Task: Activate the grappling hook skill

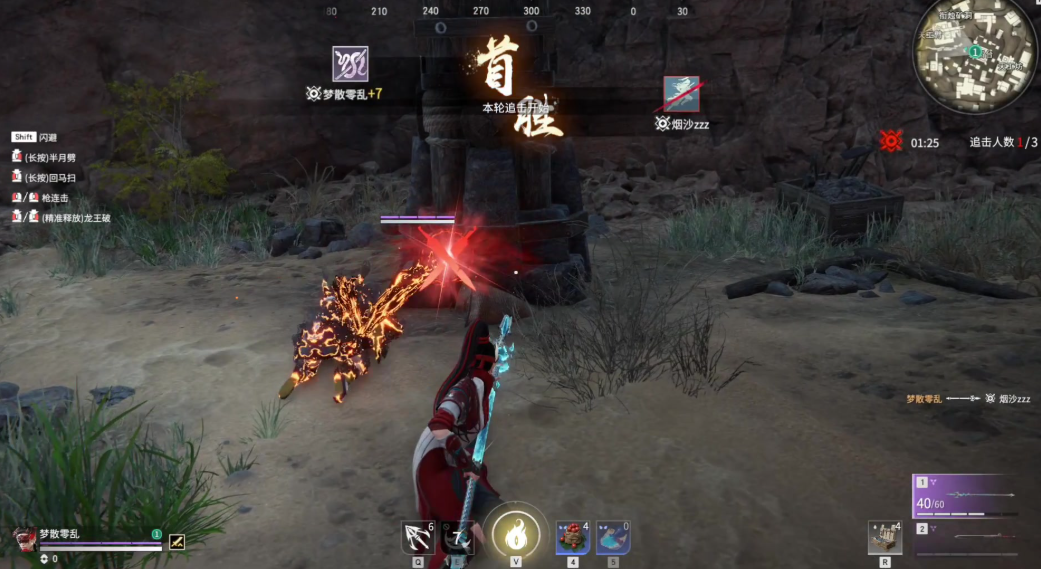Action: (x=416, y=537)
